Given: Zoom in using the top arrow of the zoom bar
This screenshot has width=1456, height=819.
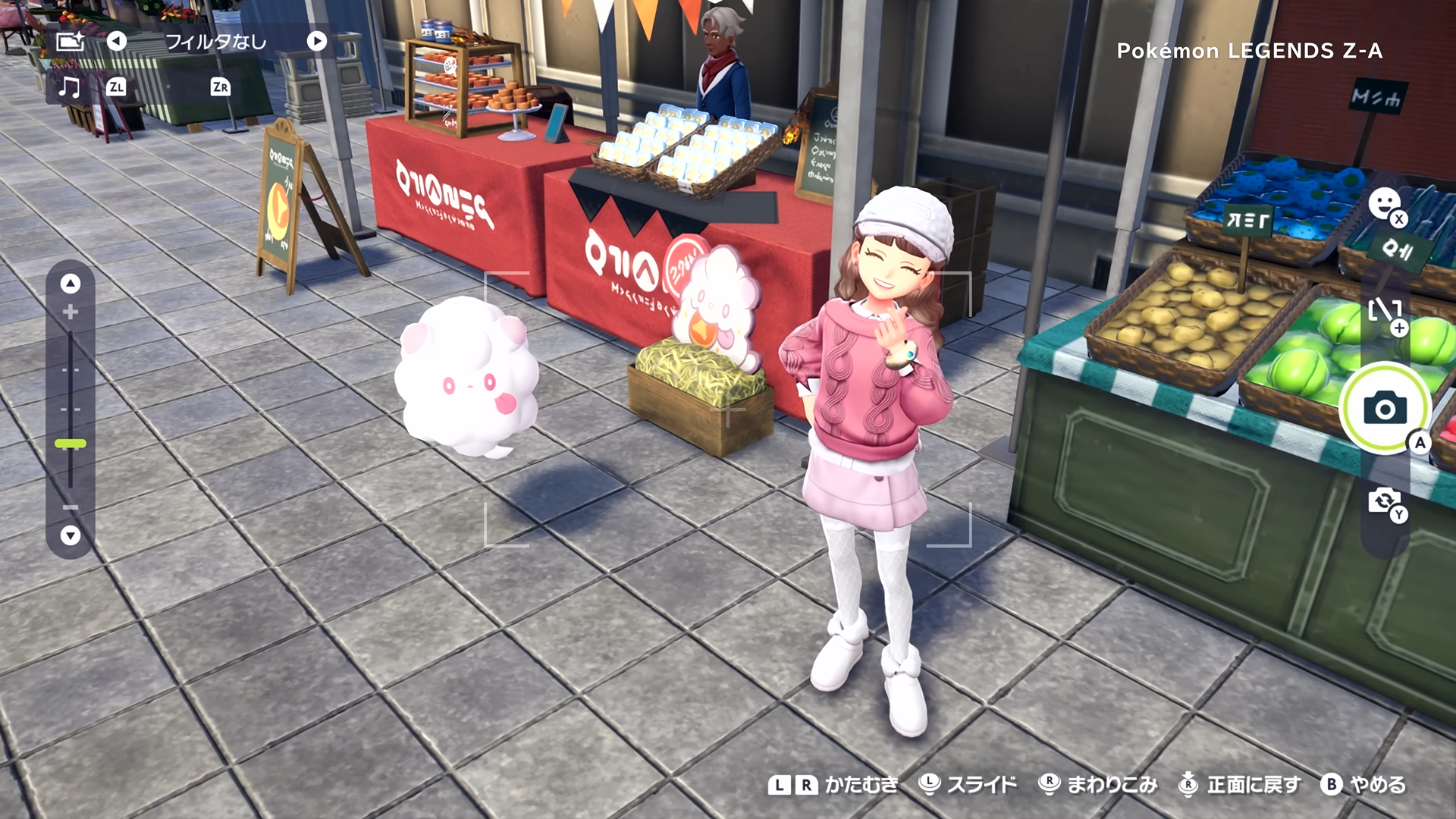Looking at the screenshot, I should pyautogui.click(x=71, y=284).
